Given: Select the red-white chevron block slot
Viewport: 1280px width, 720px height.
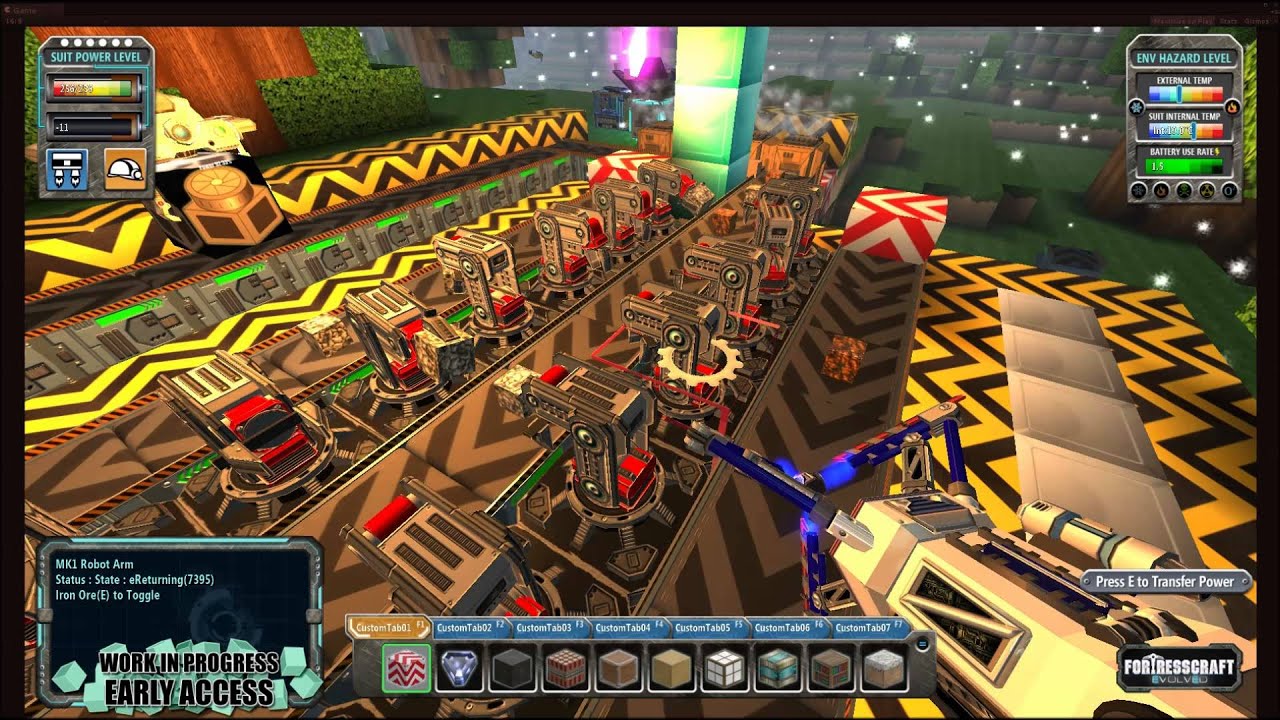Looking at the screenshot, I should (x=406, y=668).
